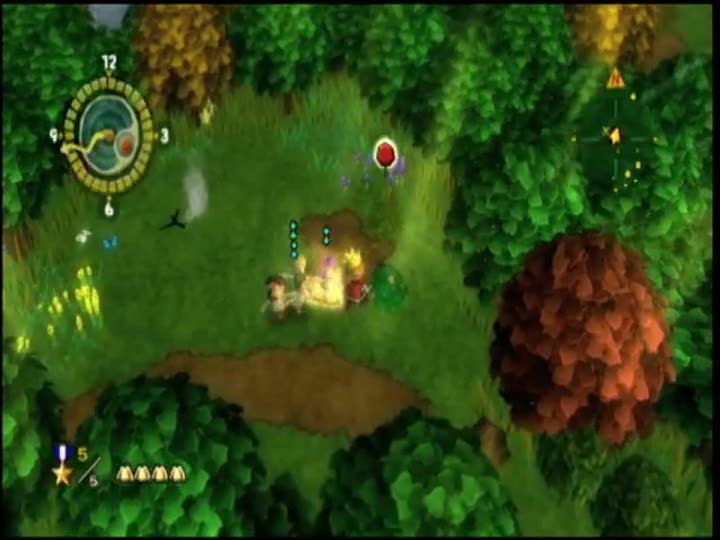Select the star medal party icon
720x540 pixels.
63,467
